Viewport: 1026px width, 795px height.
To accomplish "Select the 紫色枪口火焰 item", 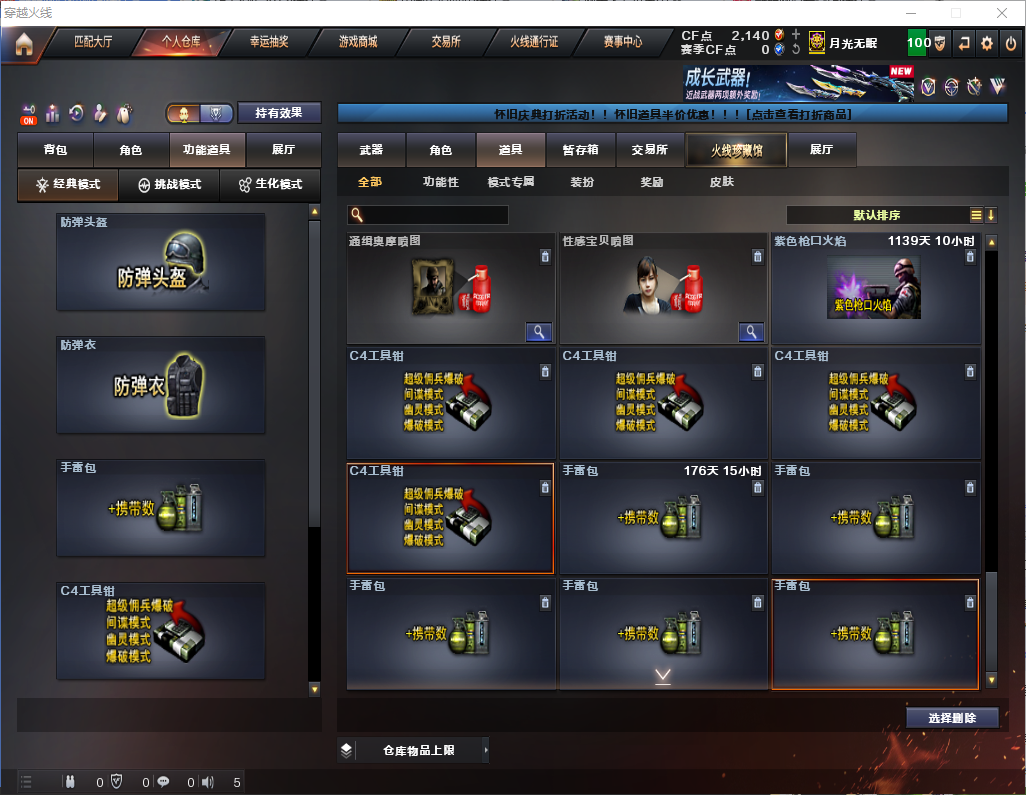I will (x=876, y=289).
